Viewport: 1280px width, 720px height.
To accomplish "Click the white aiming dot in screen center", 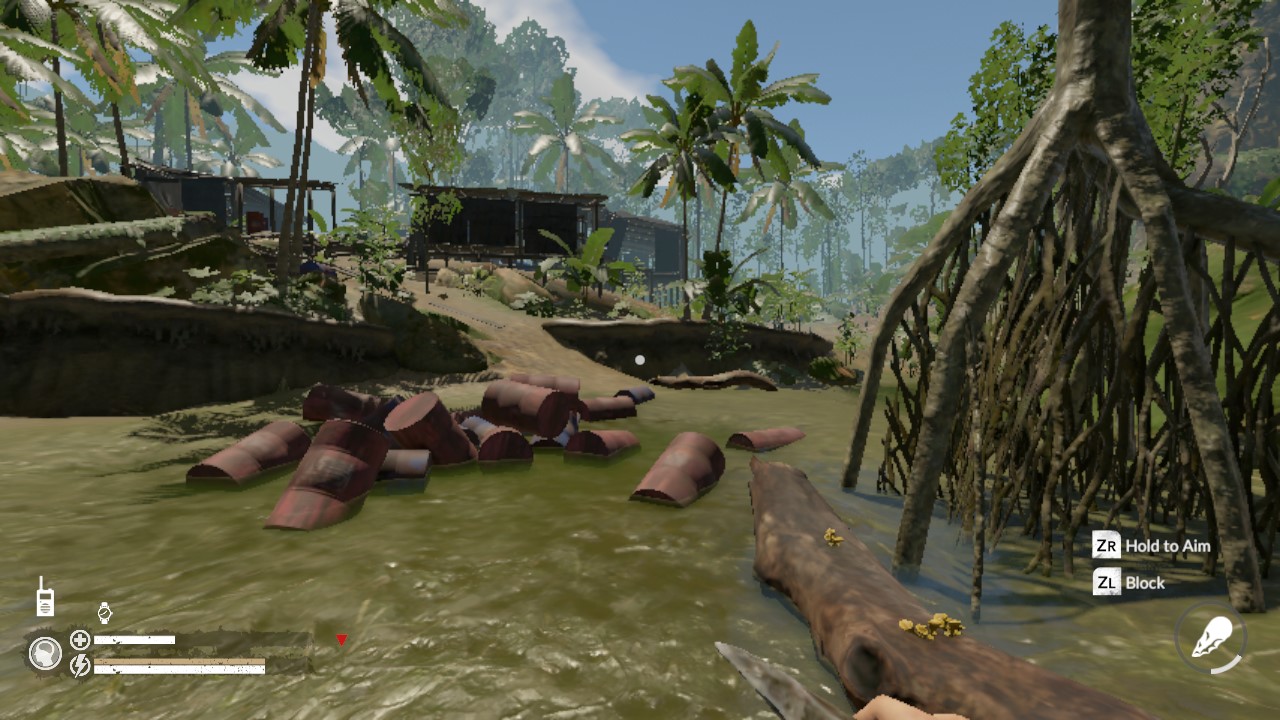I will pos(640,359).
